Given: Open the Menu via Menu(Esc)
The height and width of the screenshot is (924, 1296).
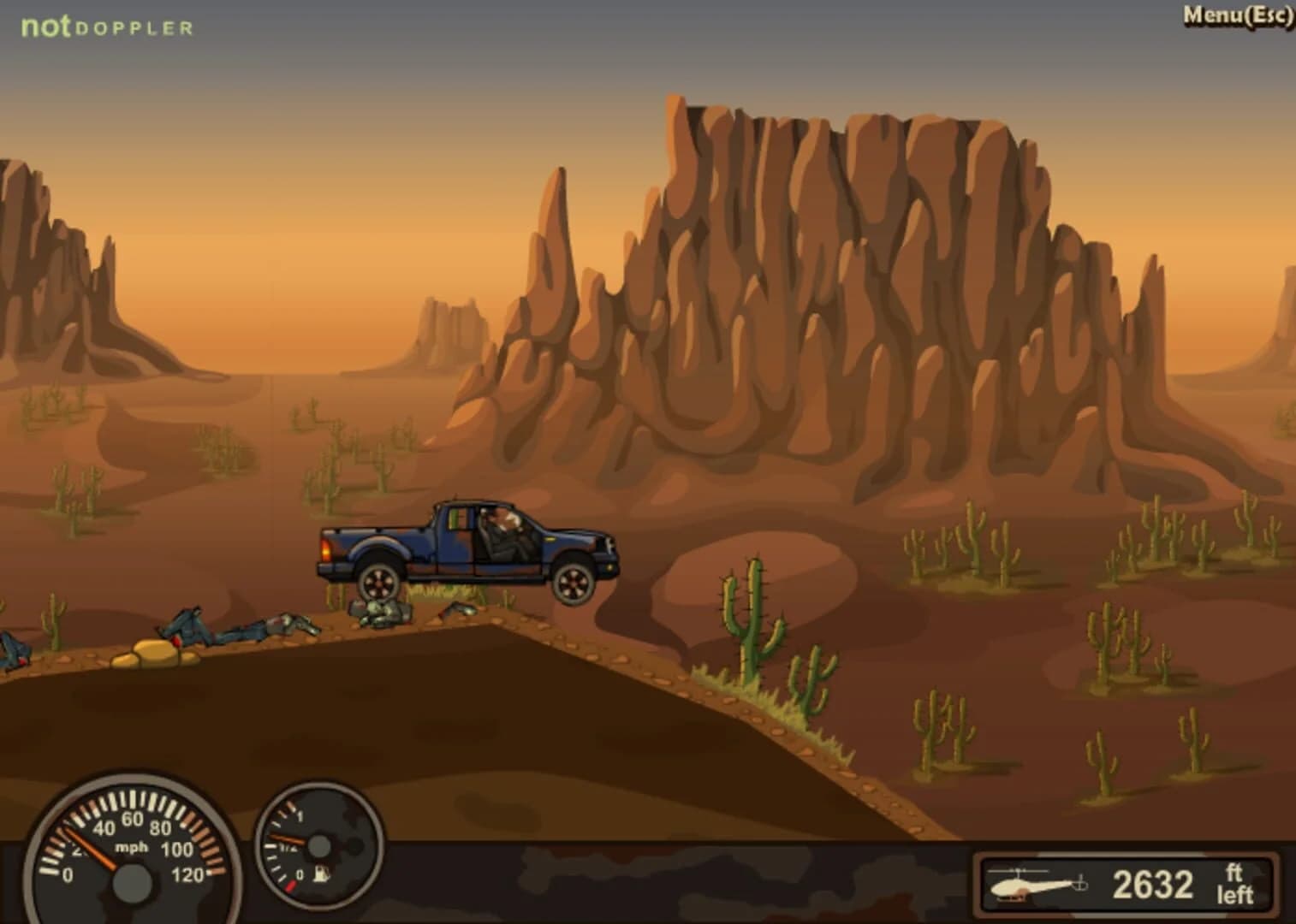Looking at the screenshot, I should point(1235,13).
